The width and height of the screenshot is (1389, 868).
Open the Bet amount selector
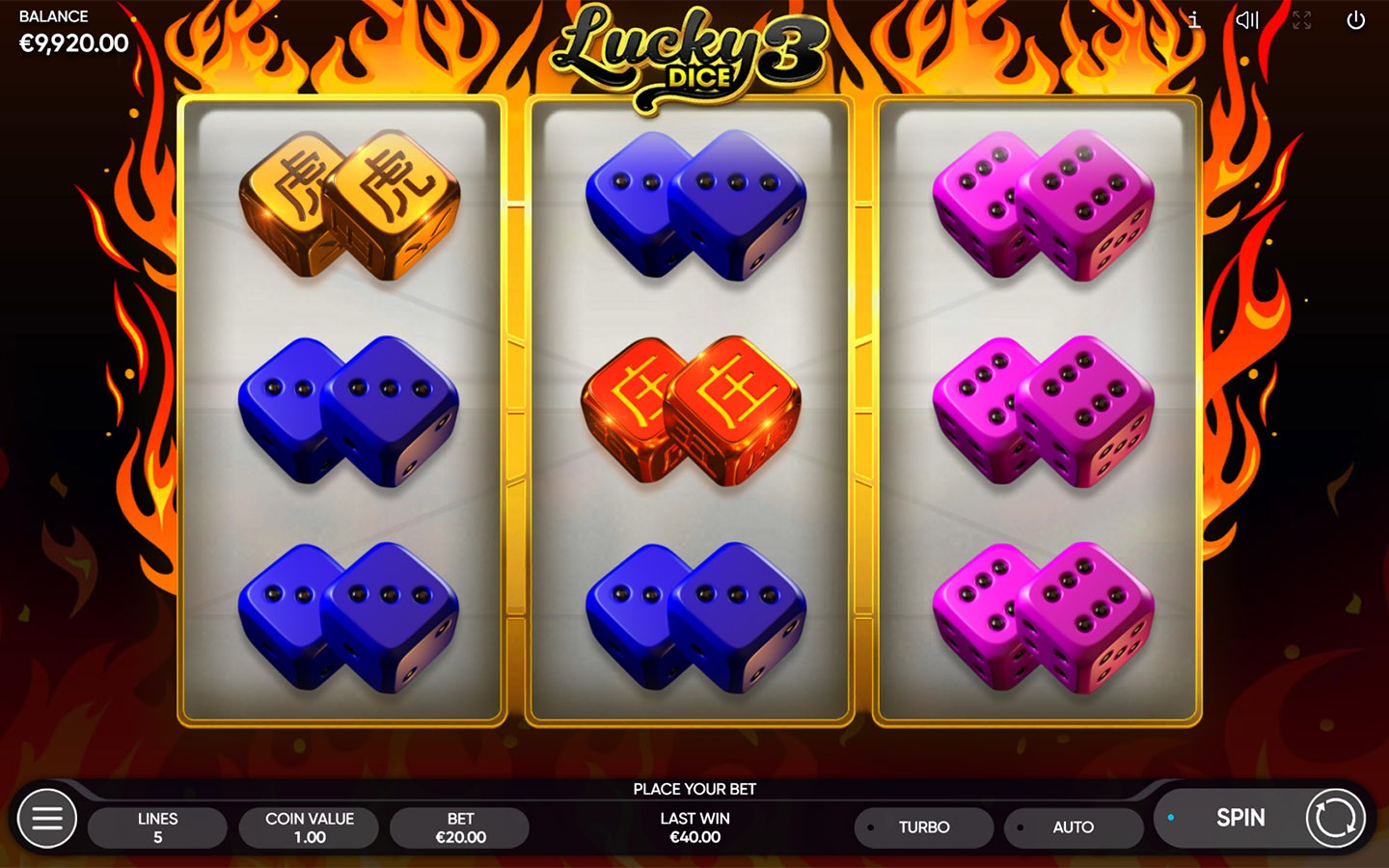[459, 827]
